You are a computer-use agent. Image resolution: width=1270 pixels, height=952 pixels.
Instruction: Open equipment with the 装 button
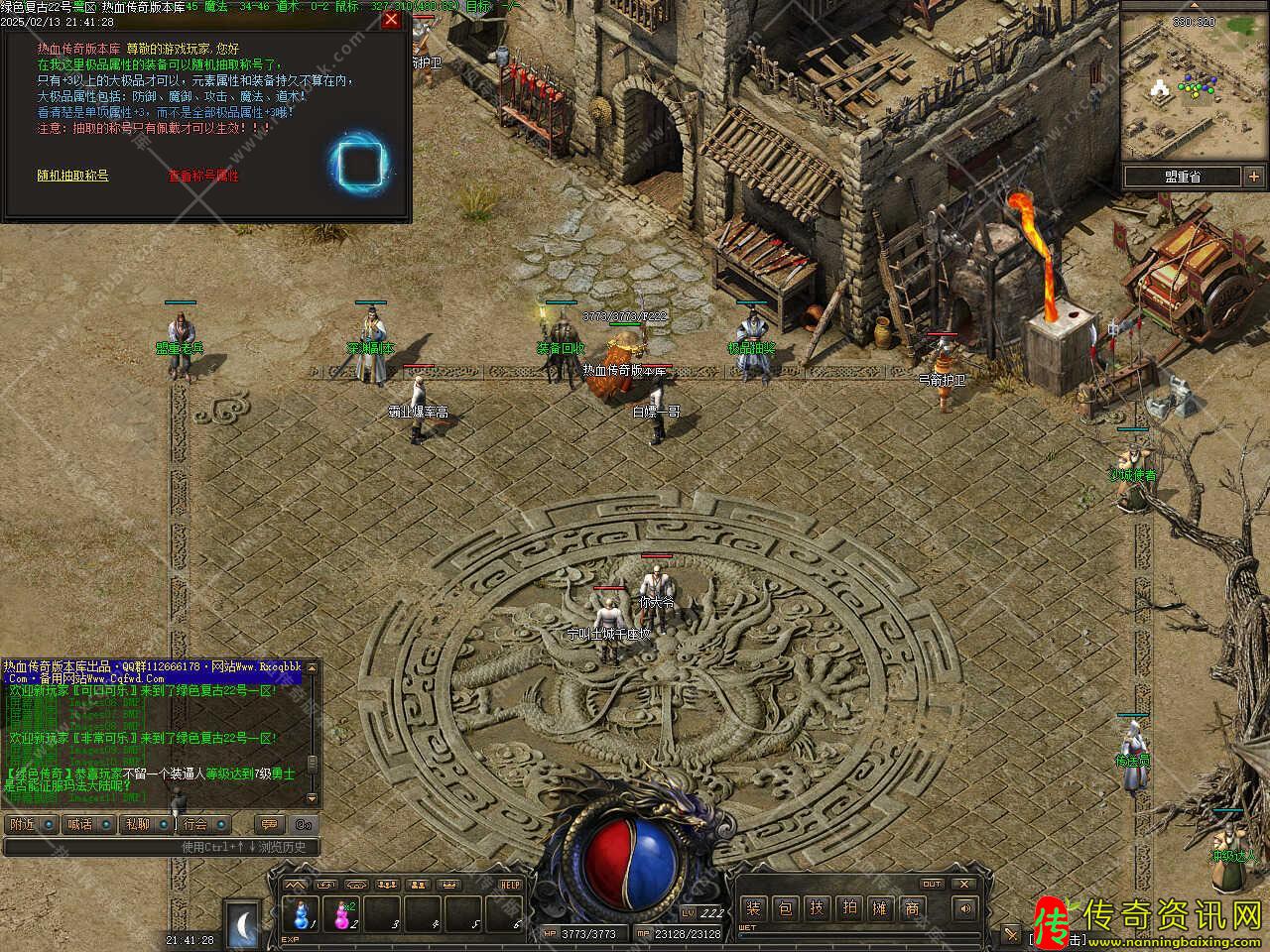point(754,908)
